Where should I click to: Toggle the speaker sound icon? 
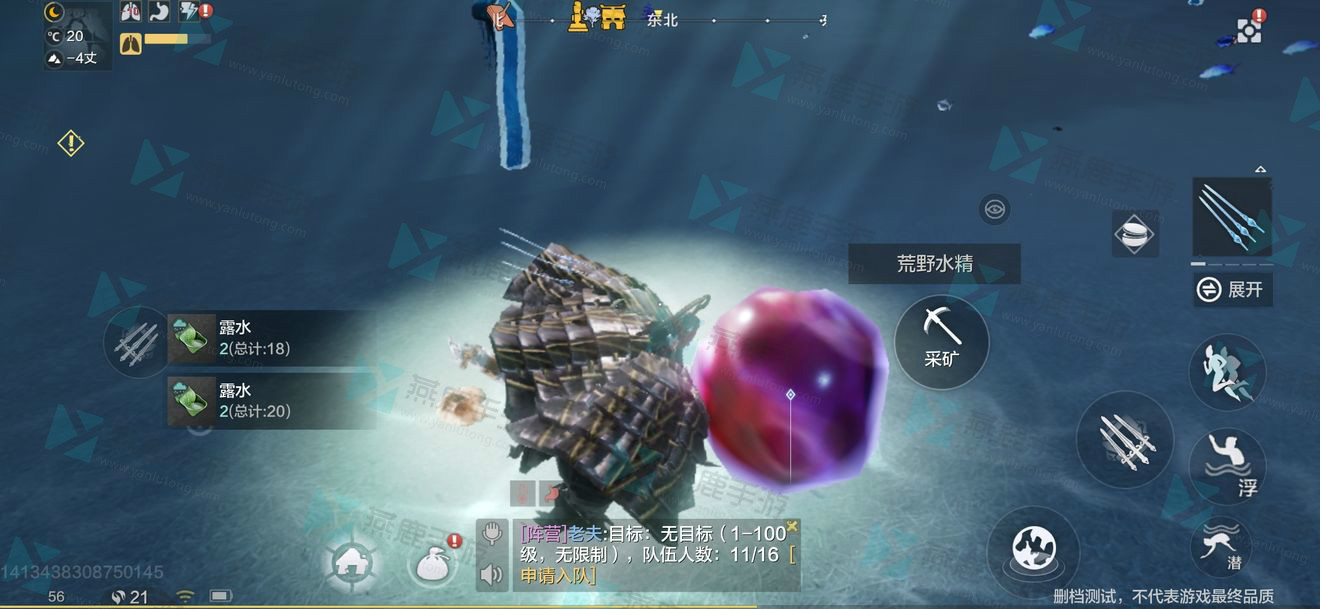(491, 574)
